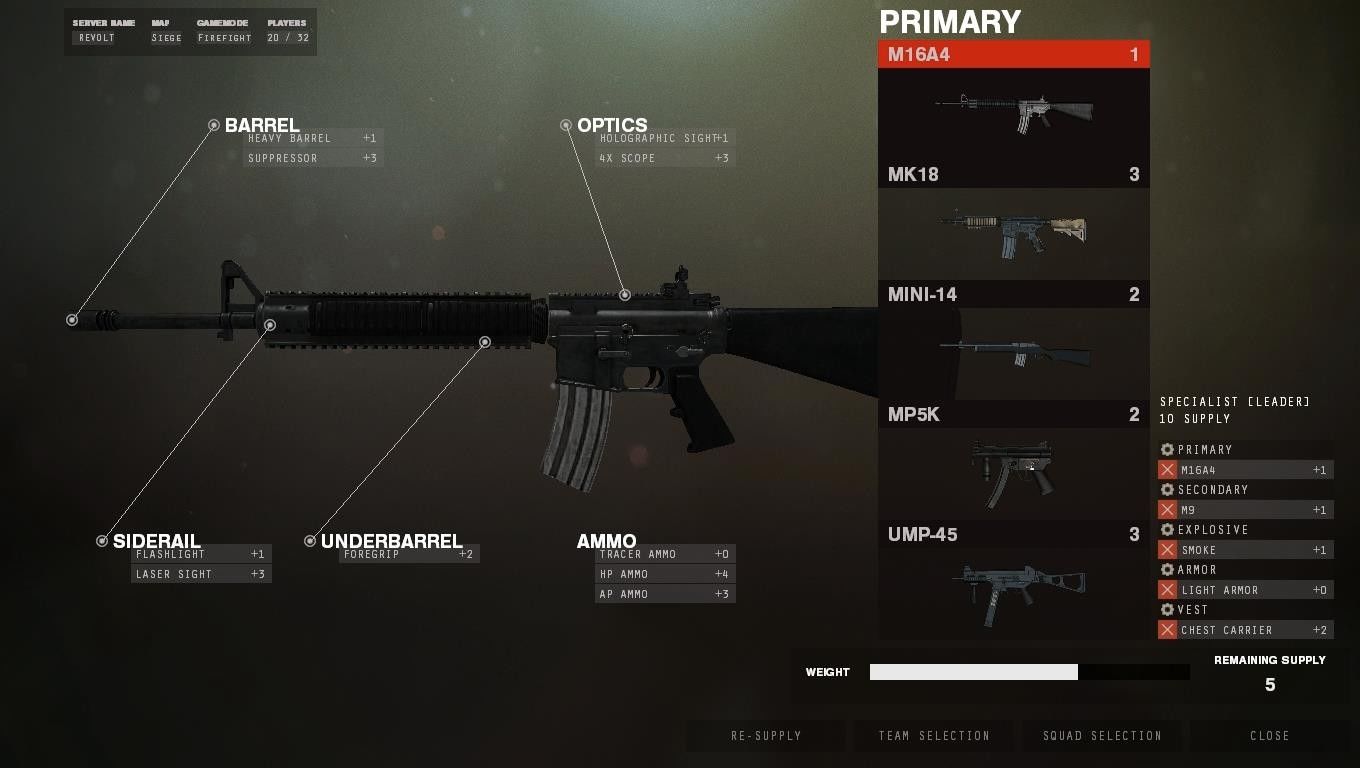This screenshot has height=768, width=1360.
Task: Add the Heavy Barrel attachment
Action: tap(313, 138)
